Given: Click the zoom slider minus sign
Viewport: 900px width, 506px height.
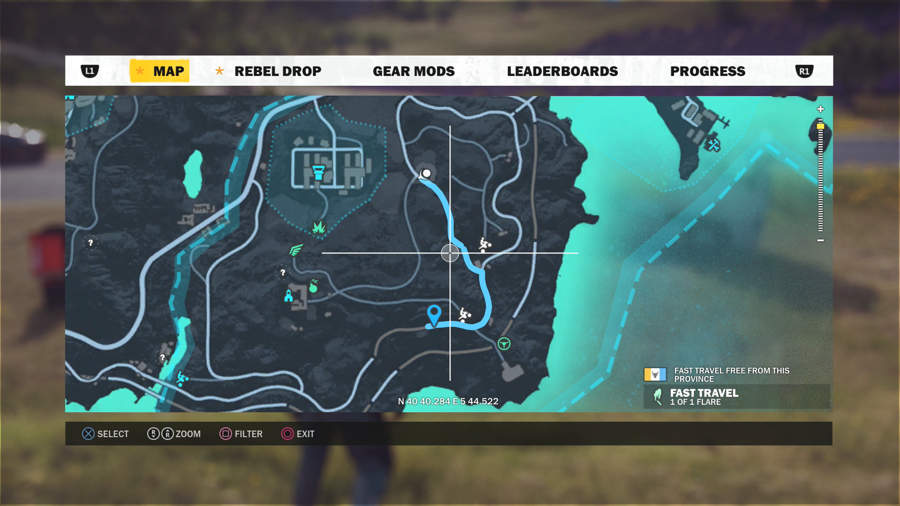Looking at the screenshot, I should [x=820, y=240].
